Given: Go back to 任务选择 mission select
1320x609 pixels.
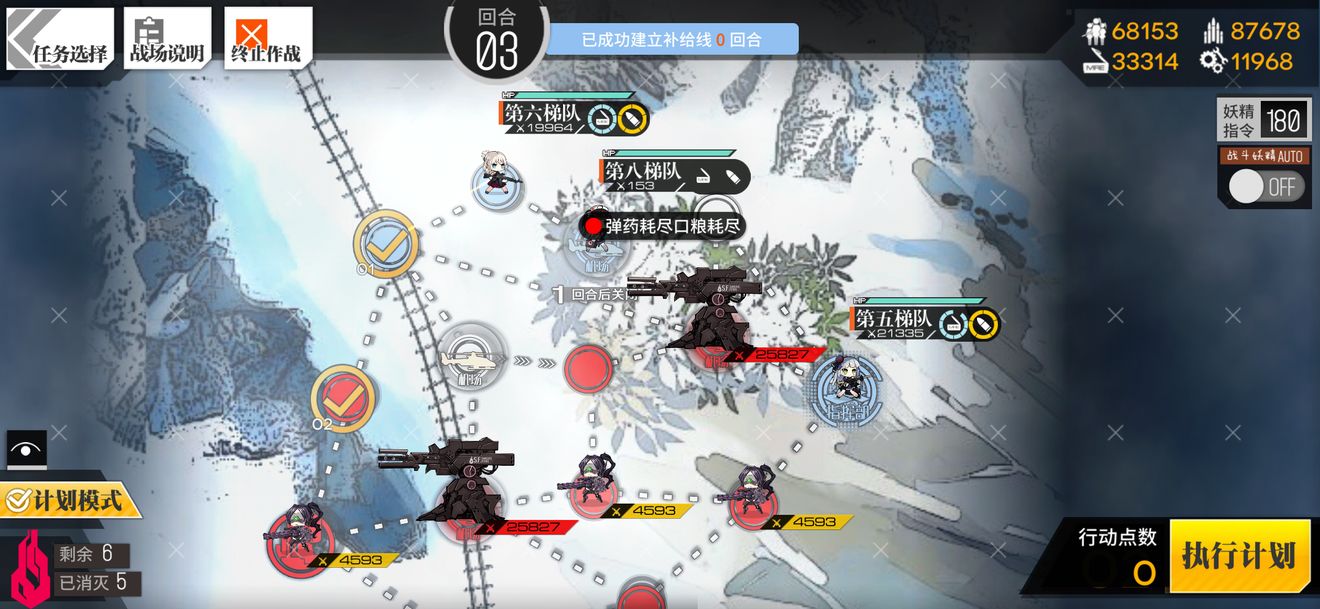Looking at the screenshot, I should 60,40.
